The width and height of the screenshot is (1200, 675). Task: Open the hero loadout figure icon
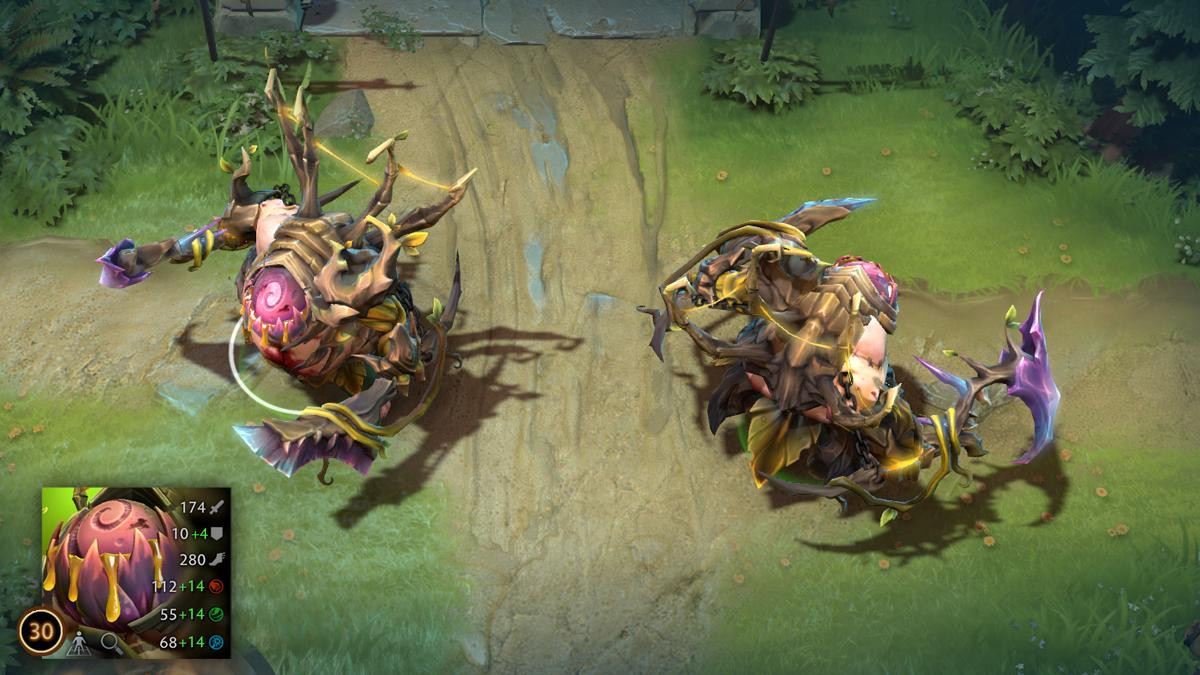tap(78, 645)
